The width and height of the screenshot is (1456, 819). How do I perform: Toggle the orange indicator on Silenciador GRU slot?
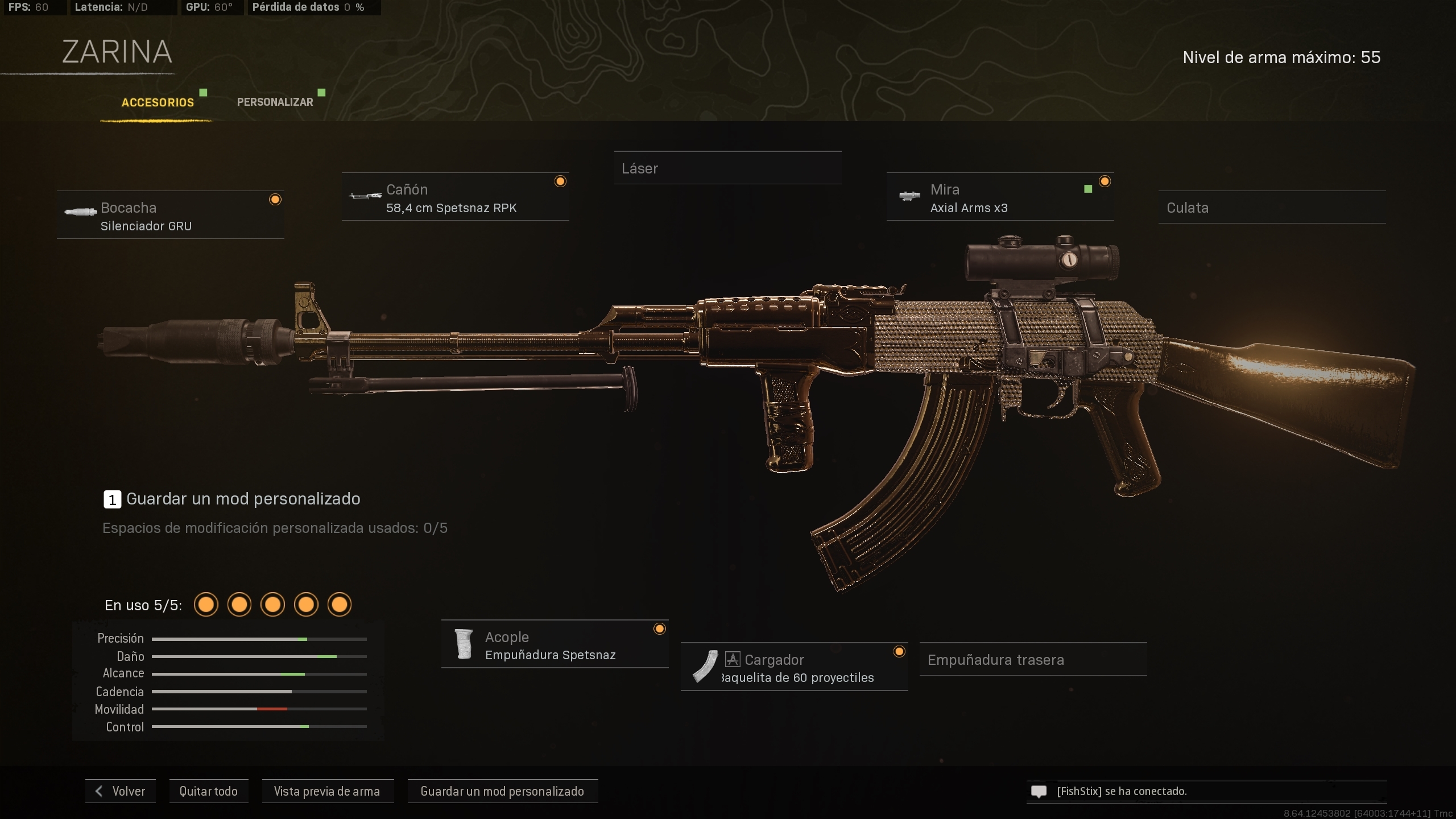276,199
